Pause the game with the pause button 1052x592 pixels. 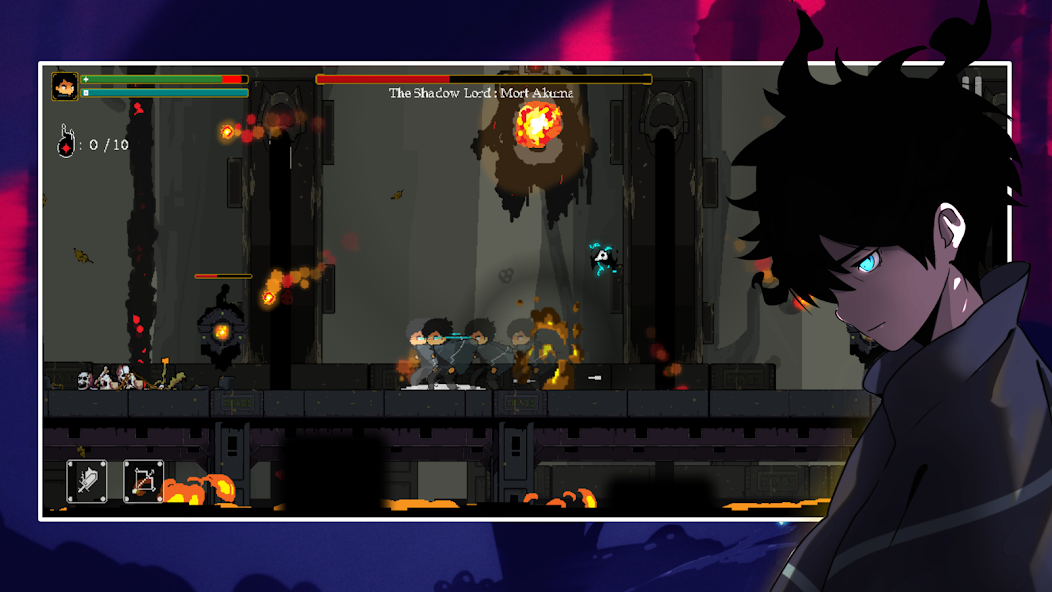point(971,87)
